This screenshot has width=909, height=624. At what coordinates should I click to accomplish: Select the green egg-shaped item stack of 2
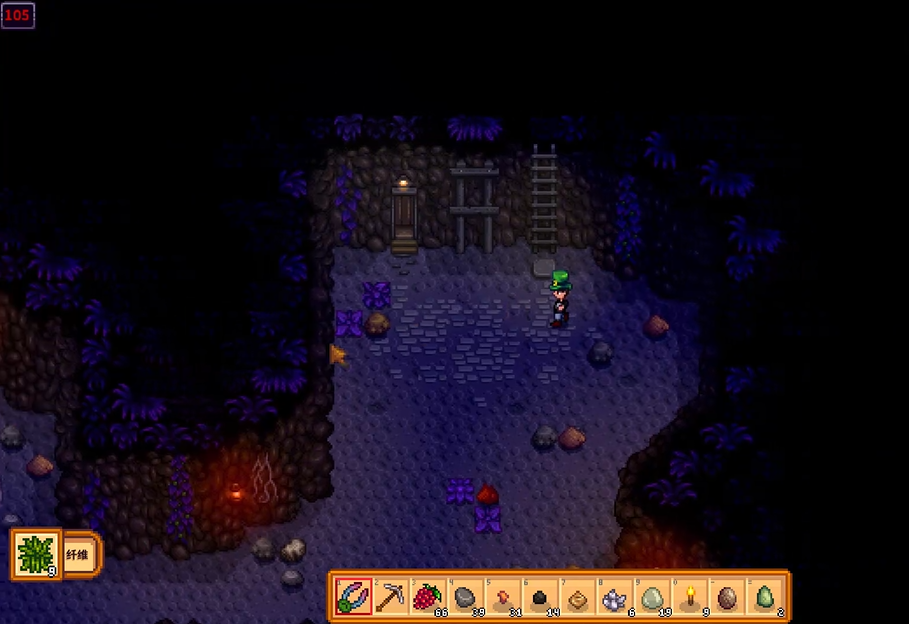click(762, 596)
